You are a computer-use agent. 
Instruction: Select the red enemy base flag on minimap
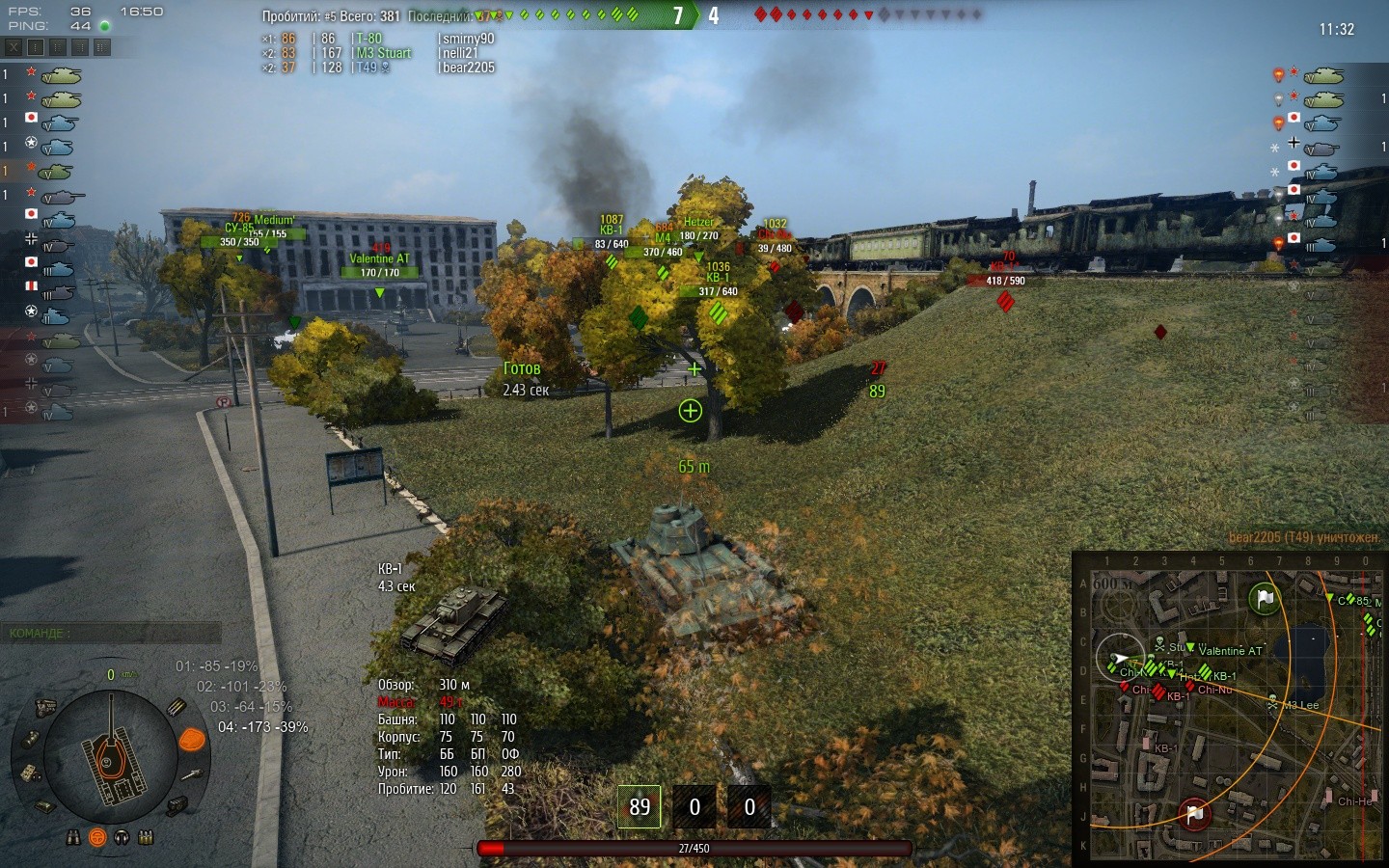click(x=1194, y=814)
